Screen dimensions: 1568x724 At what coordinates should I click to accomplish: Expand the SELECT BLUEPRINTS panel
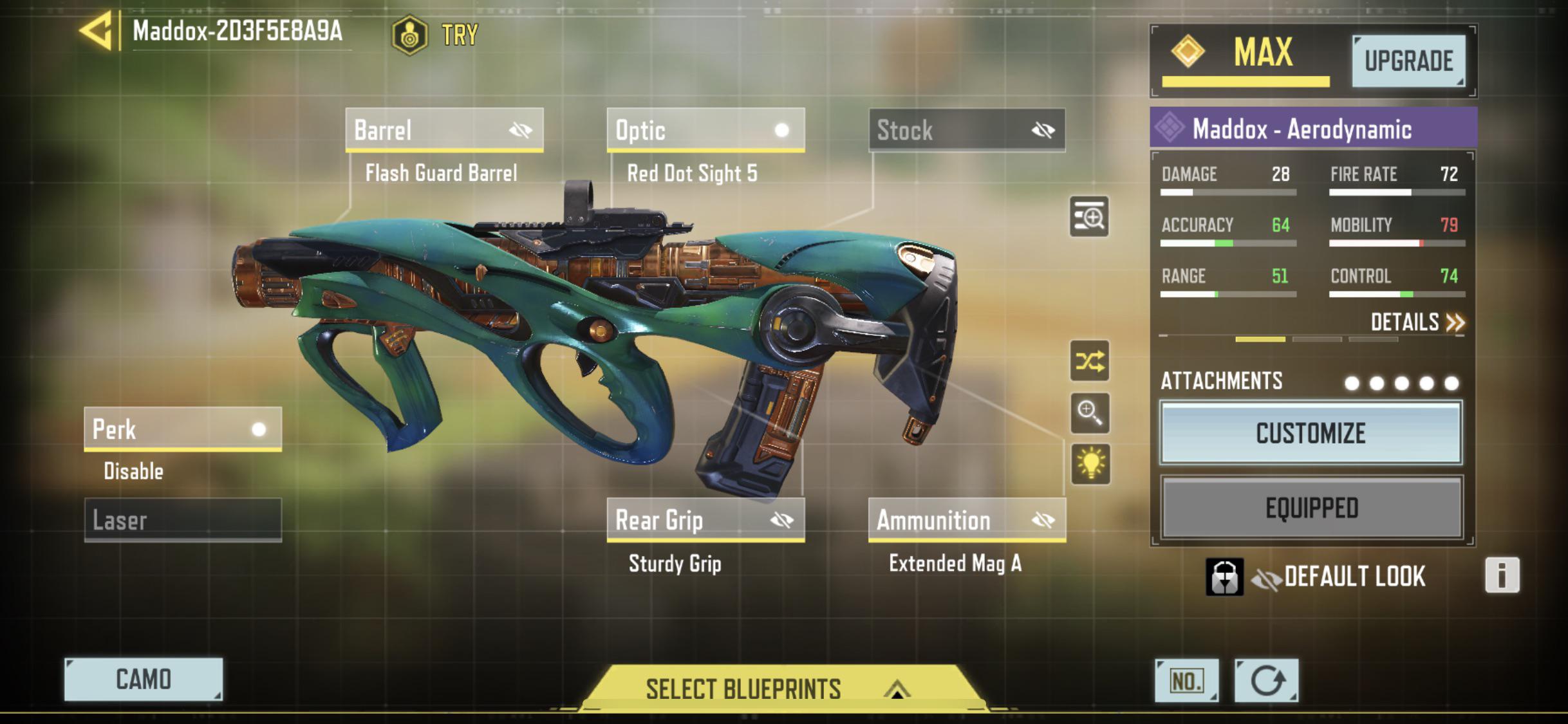778,689
